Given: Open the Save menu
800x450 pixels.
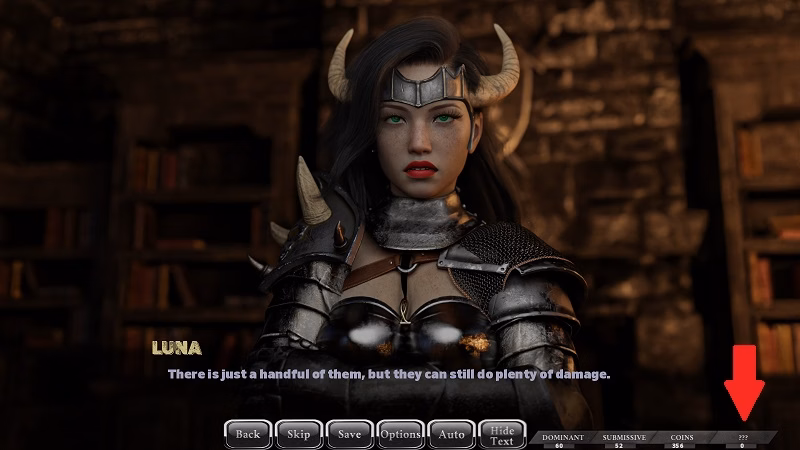Looking at the screenshot, I should [349, 434].
